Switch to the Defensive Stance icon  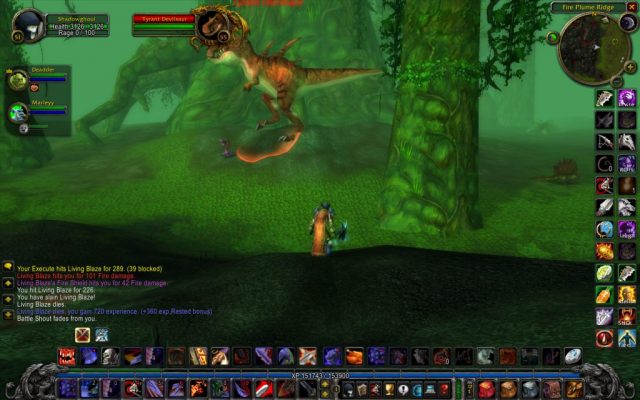102,335
